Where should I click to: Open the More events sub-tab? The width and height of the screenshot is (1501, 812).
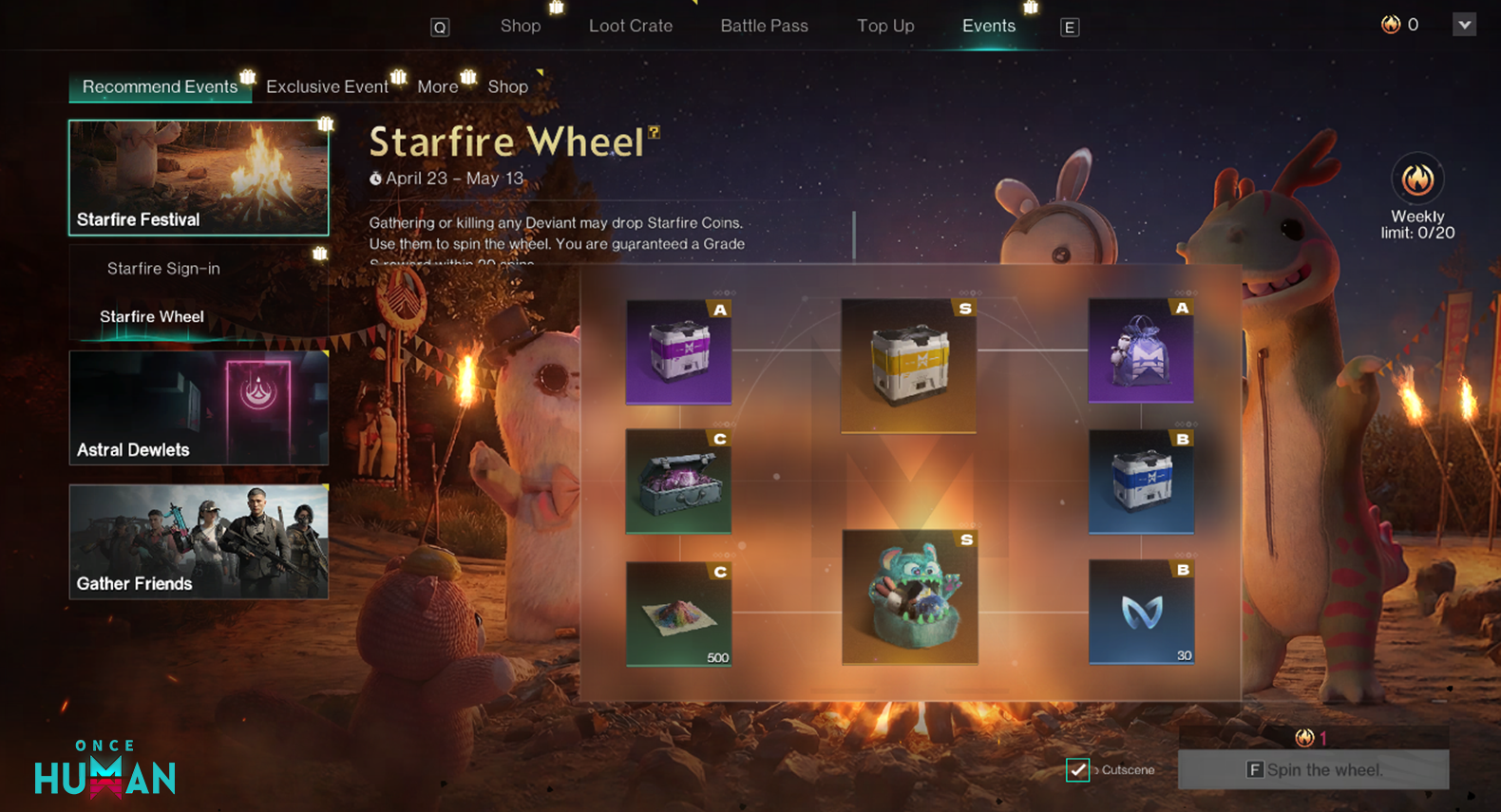[x=437, y=86]
